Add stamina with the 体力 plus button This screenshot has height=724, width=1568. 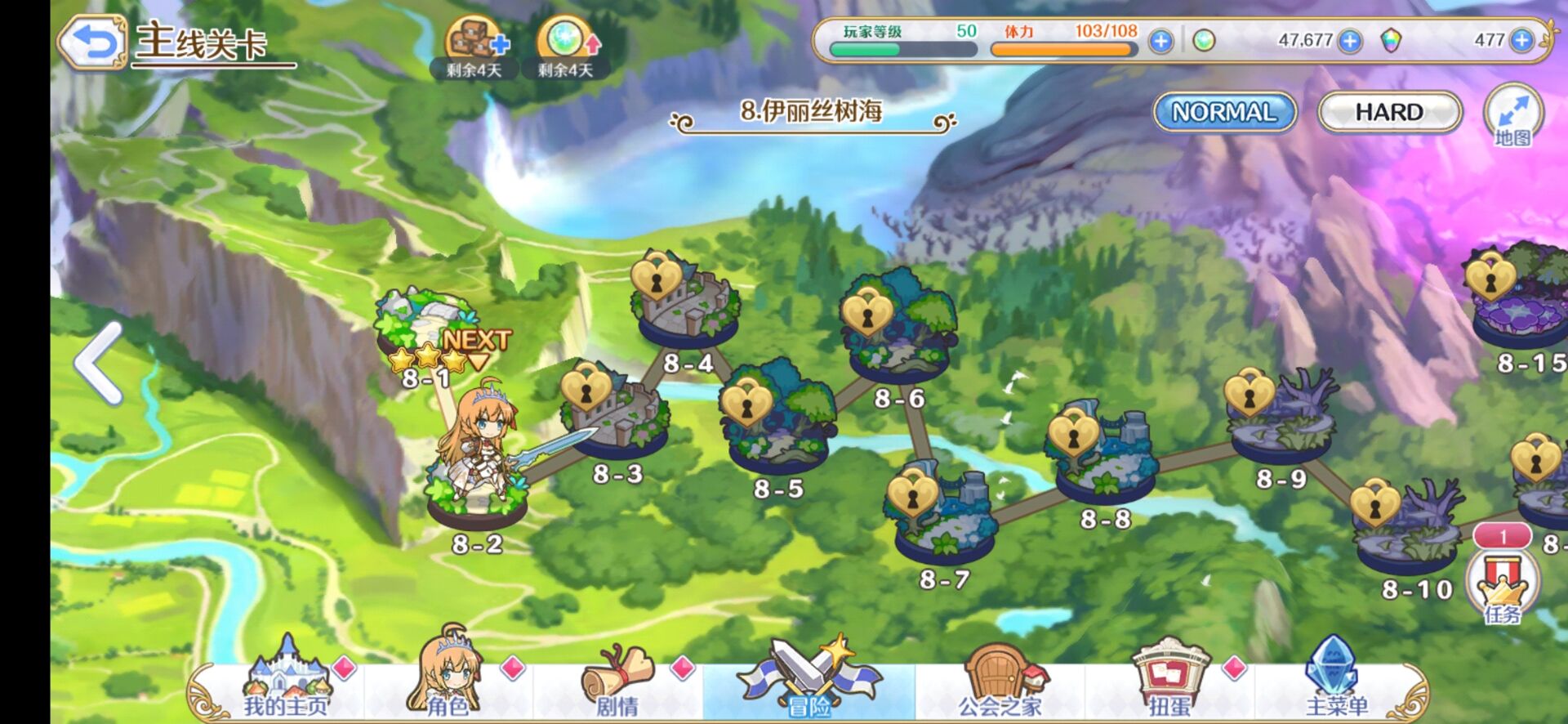1160,41
